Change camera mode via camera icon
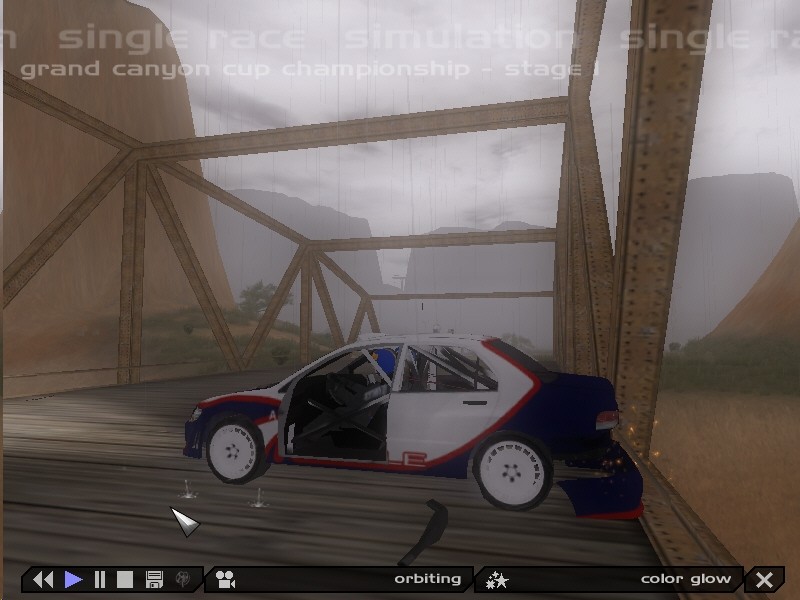800x600 pixels. [x=225, y=579]
